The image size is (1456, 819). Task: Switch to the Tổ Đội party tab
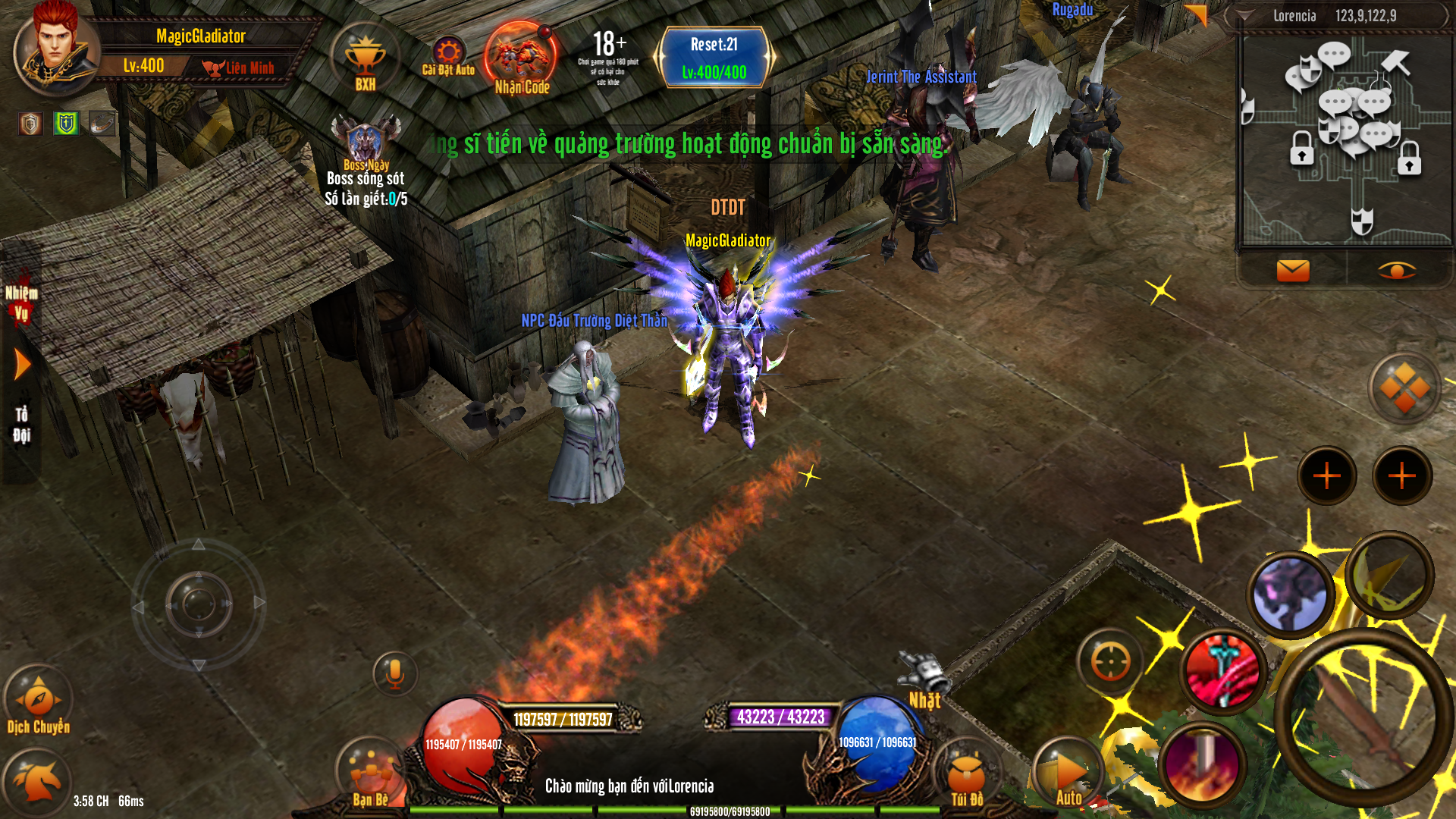click(x=21, y=424)
